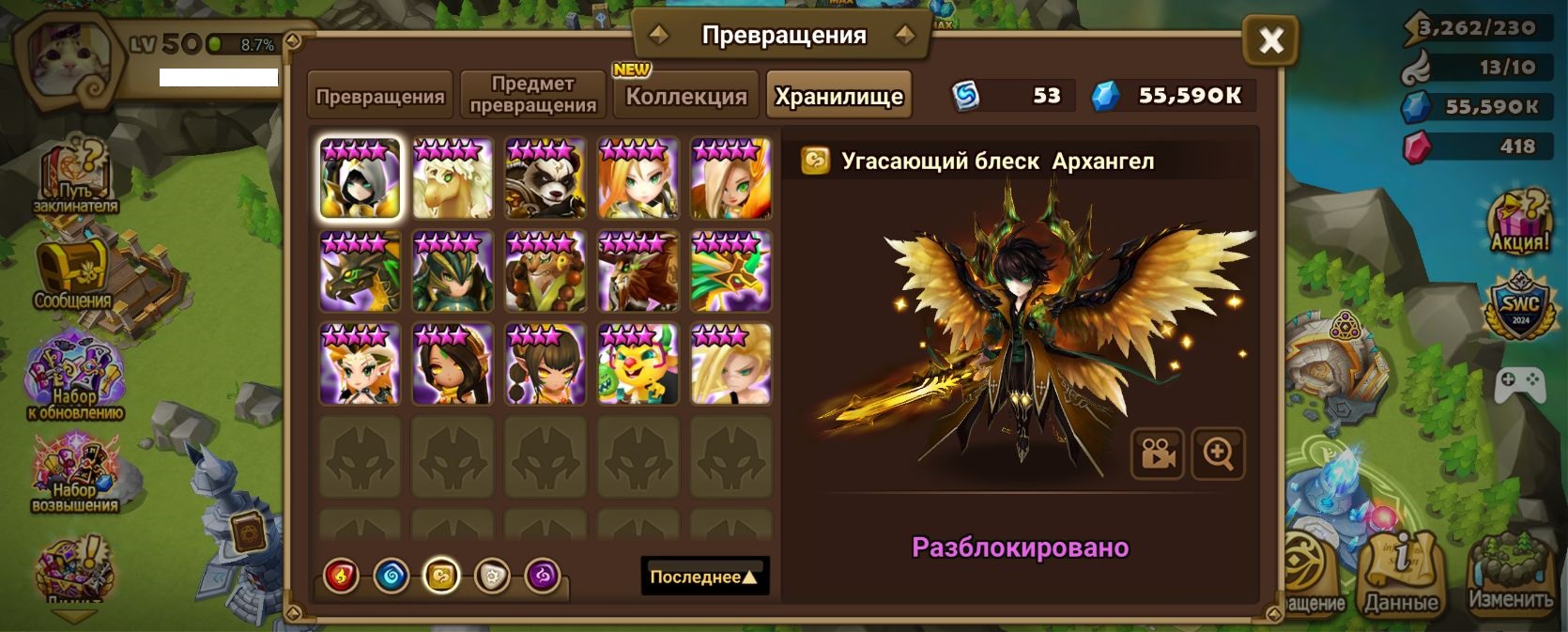The image size is (1568, 632).
Task: Select the Хранилище tab
Action: tap(838, 96)
